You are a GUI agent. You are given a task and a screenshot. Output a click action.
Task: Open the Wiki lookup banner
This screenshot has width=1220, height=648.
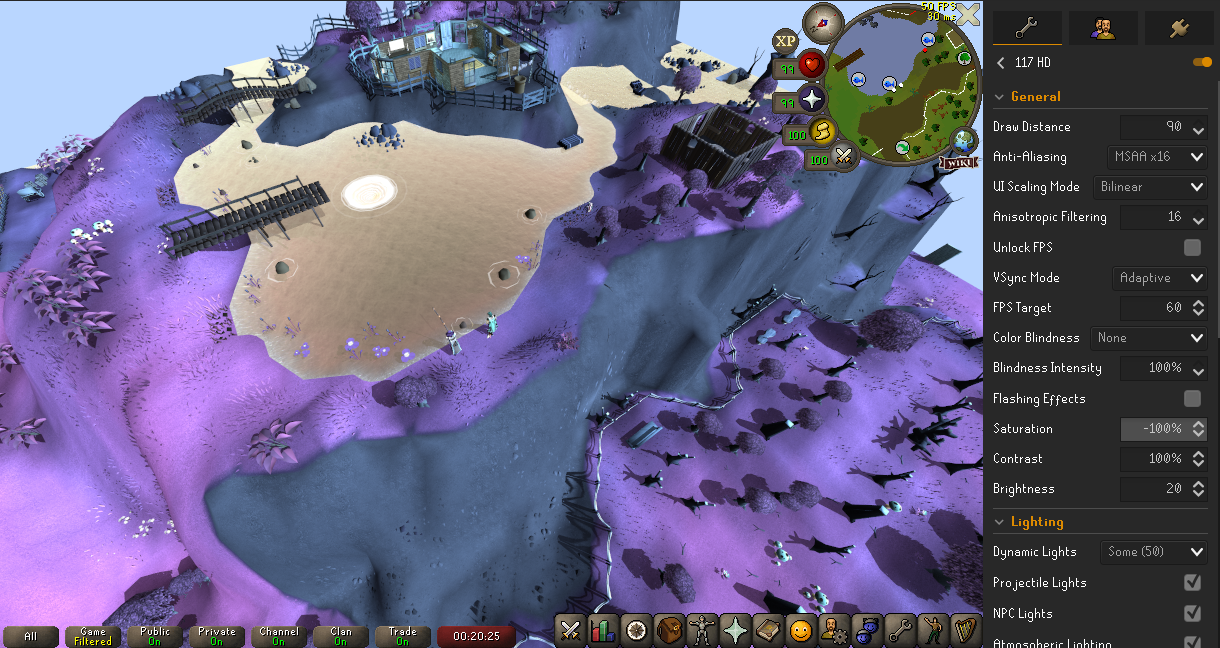(x=958, y=162)
